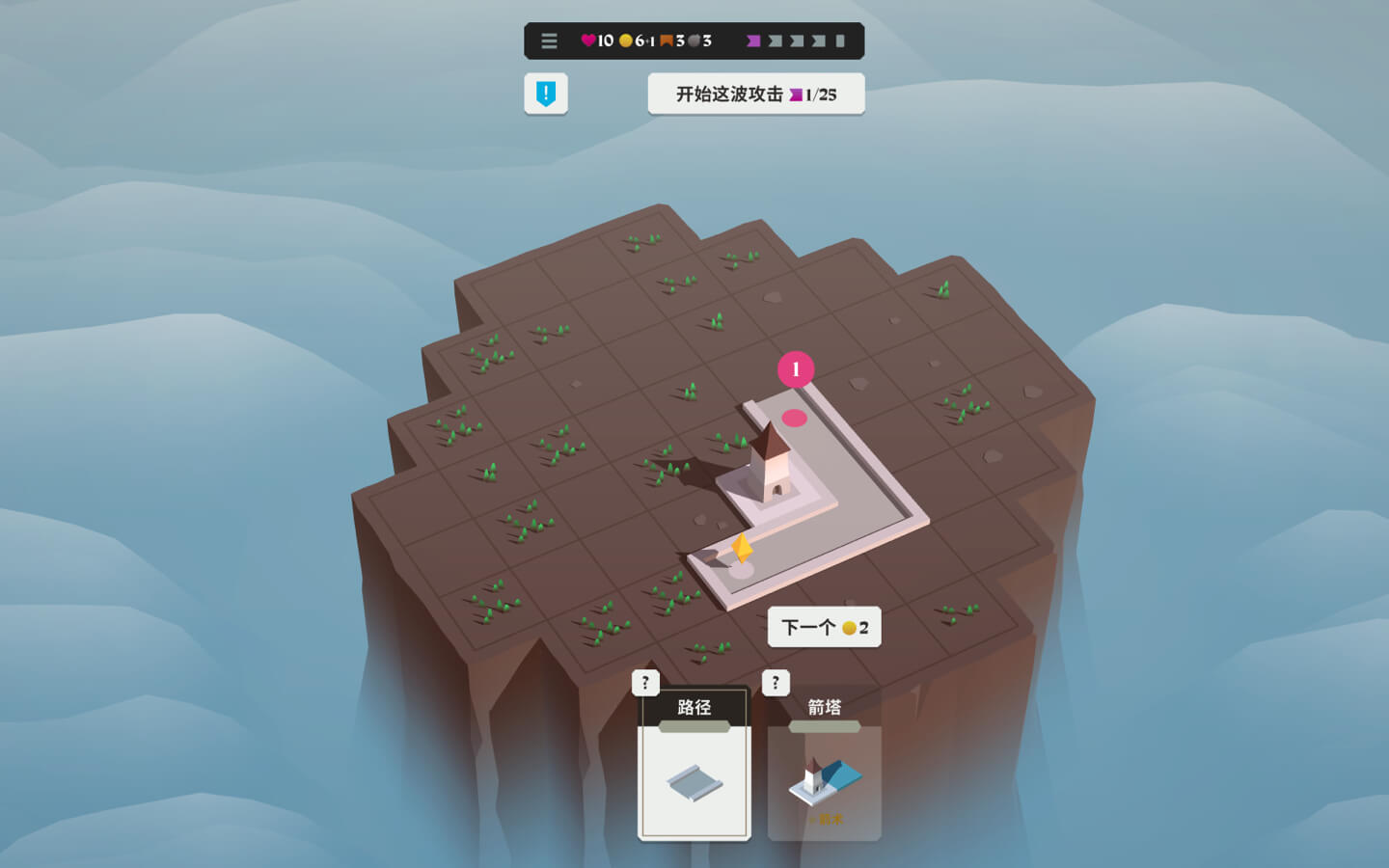
Task: Buy the next card via 下一个
Action: point(824,628)
